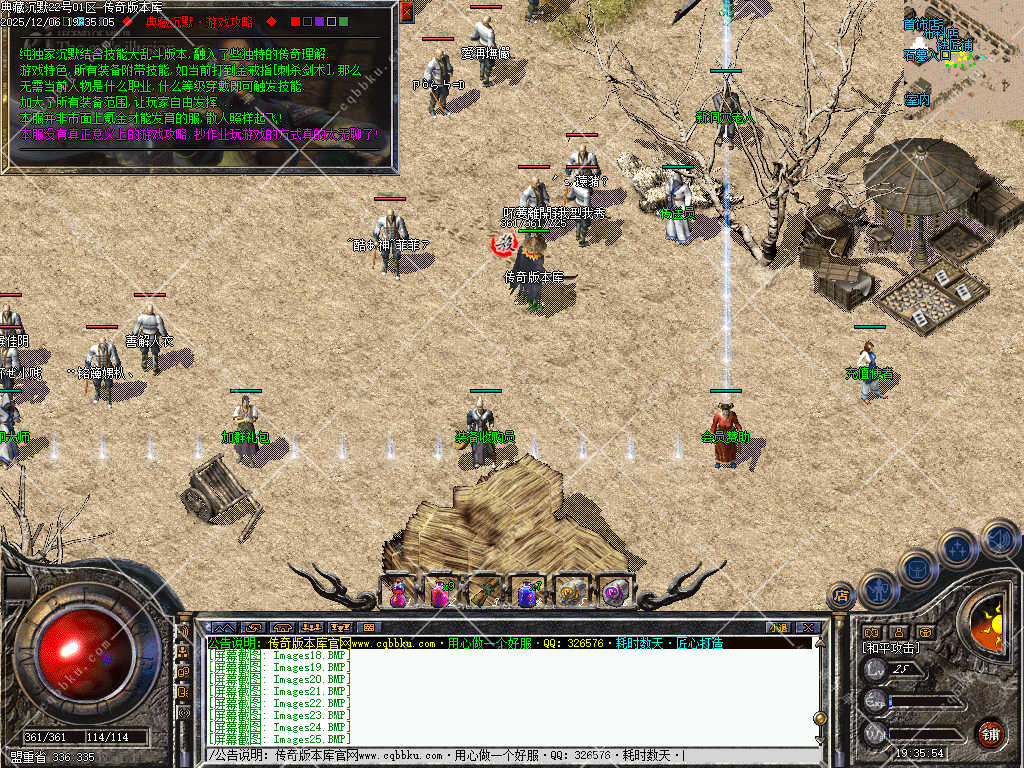Open the 店 shop button
The image size is (1024, 768).
[841, 597]
